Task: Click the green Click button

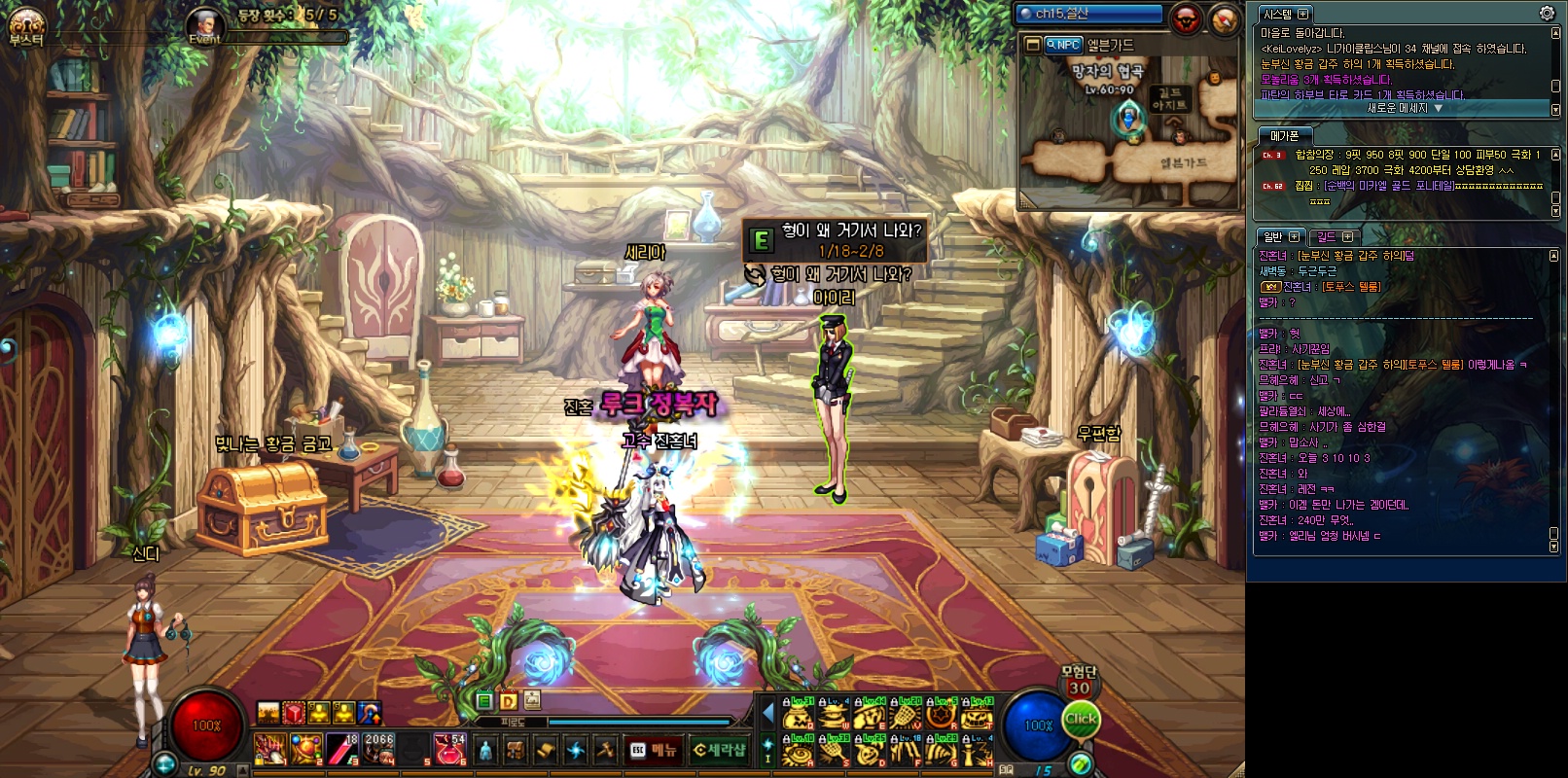Action: [x=1081, y=720]
